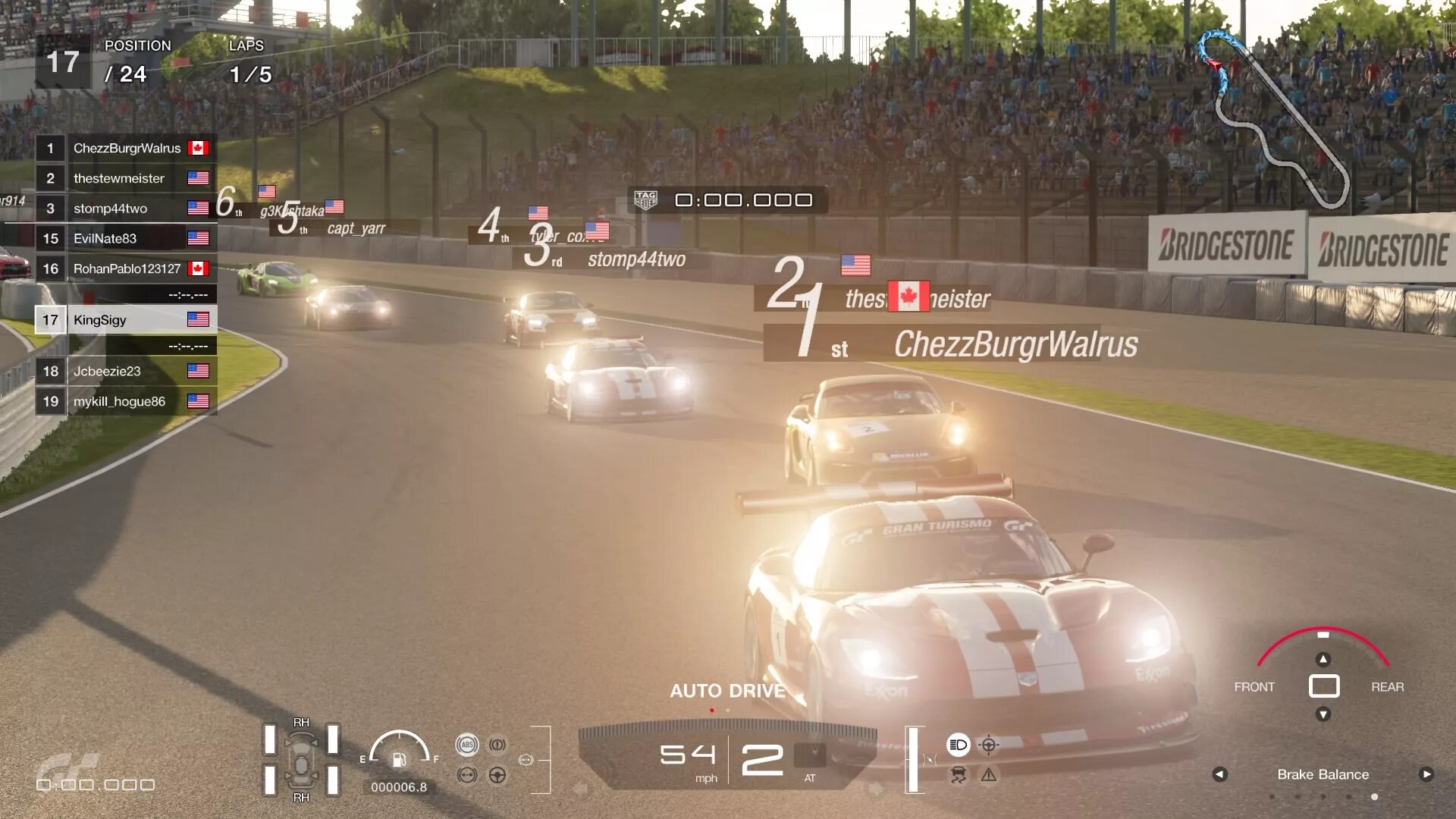Pick the RohanPablo123127 leaderboard row

127,268
